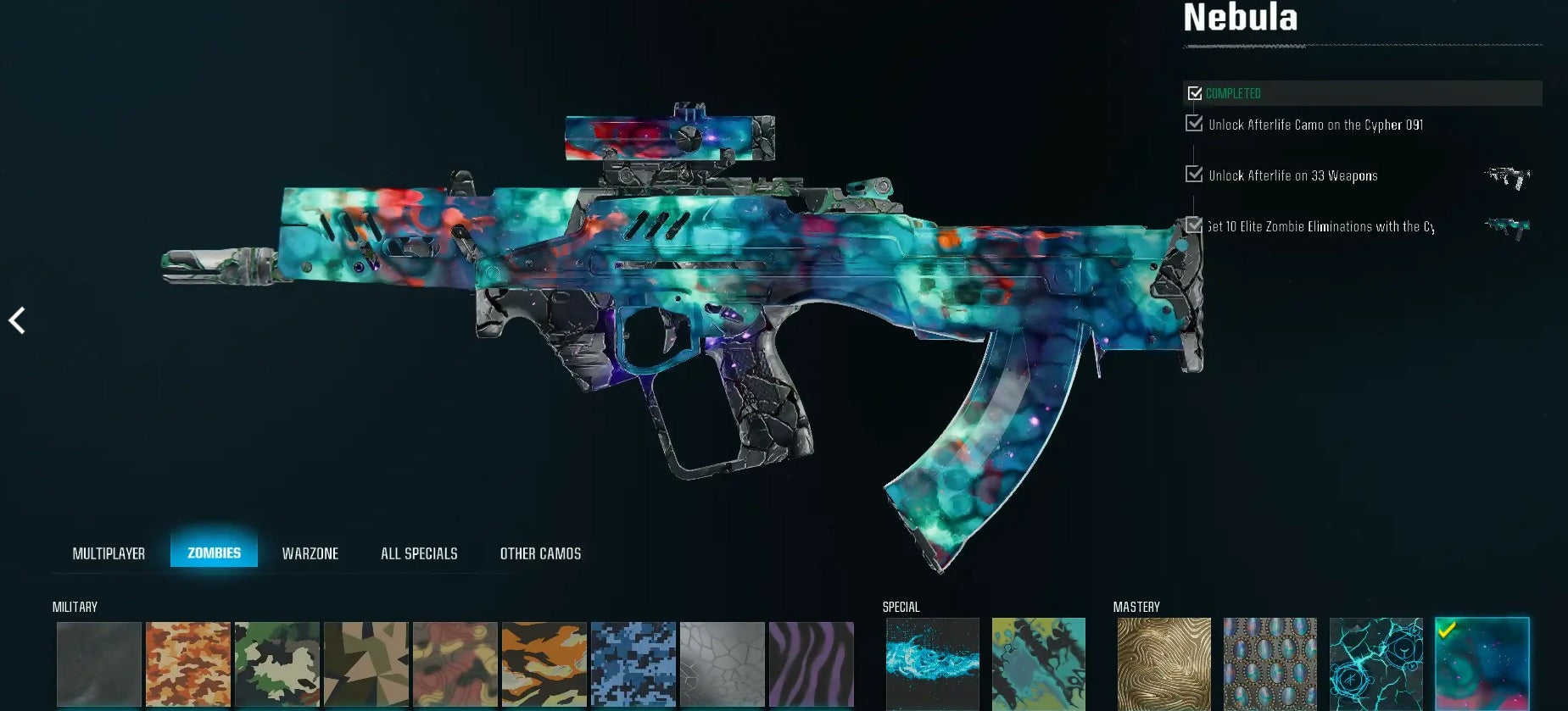Image resolution: width=1568 pixels, height=711 pixels.
Task: Select the Unlock Afterlife on 33 Weapons challenge
Action: click(1292, 175)
